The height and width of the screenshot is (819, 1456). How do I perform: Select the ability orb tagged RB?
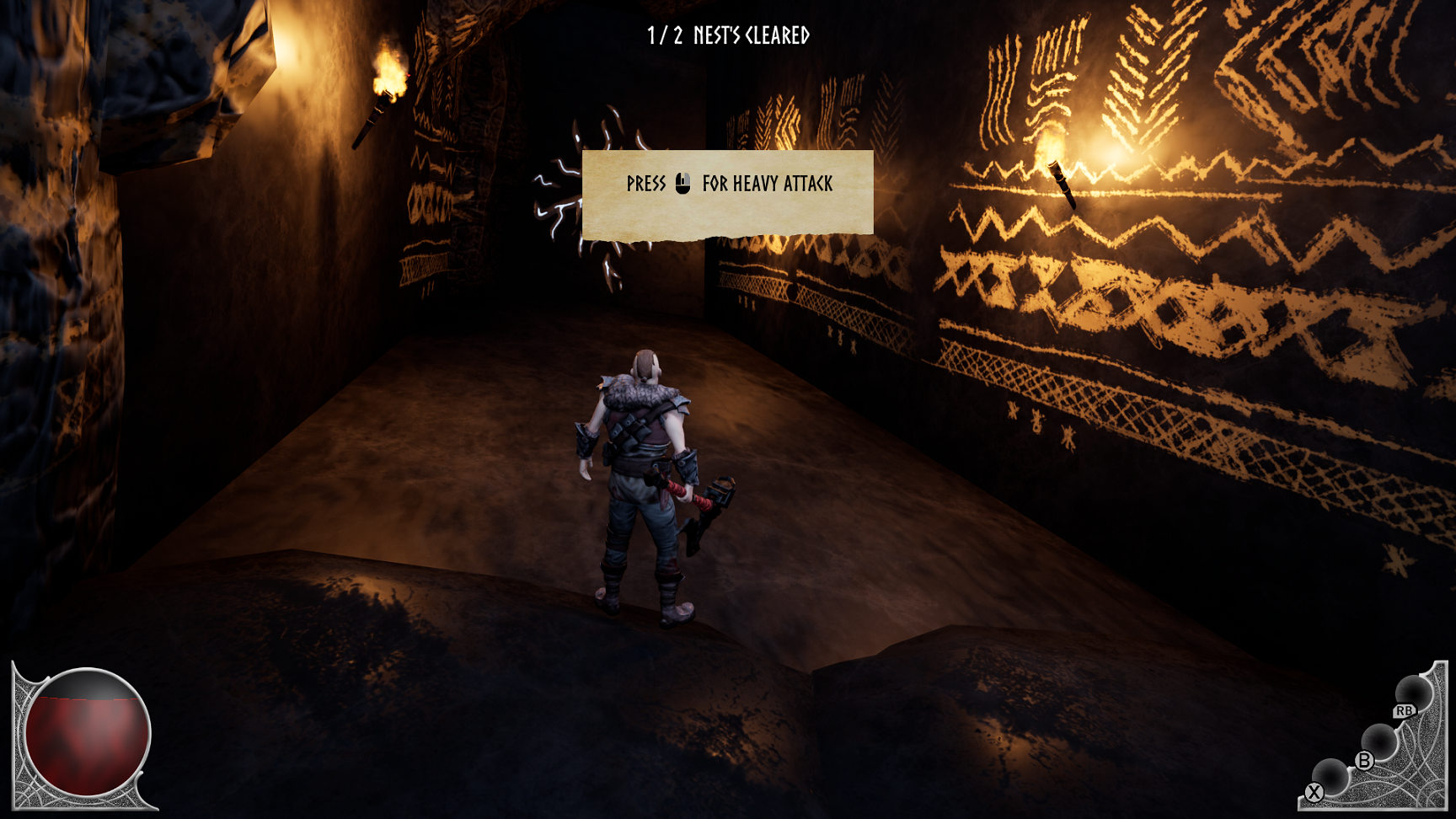point(1413,694)
